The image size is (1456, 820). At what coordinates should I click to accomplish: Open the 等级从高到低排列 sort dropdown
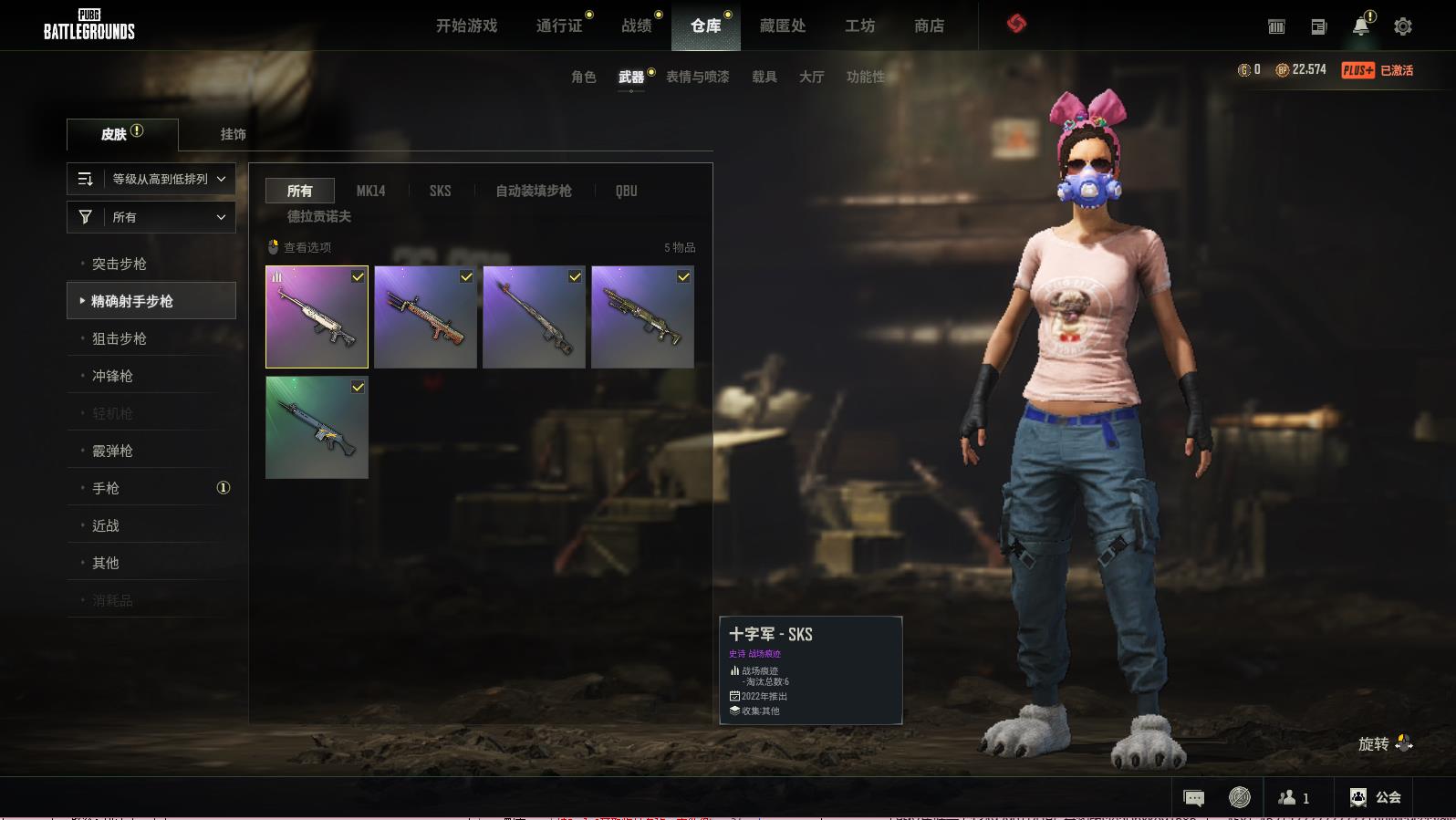click(x=151, y=179)
